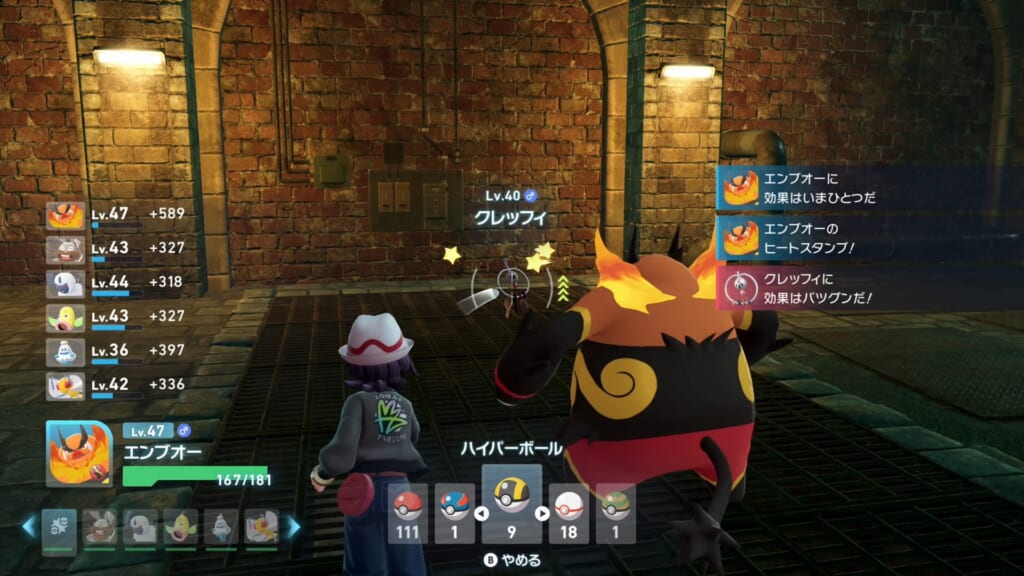Choose the Great Ball slot
Screen dimensions: 1024x576
point(455,512)
